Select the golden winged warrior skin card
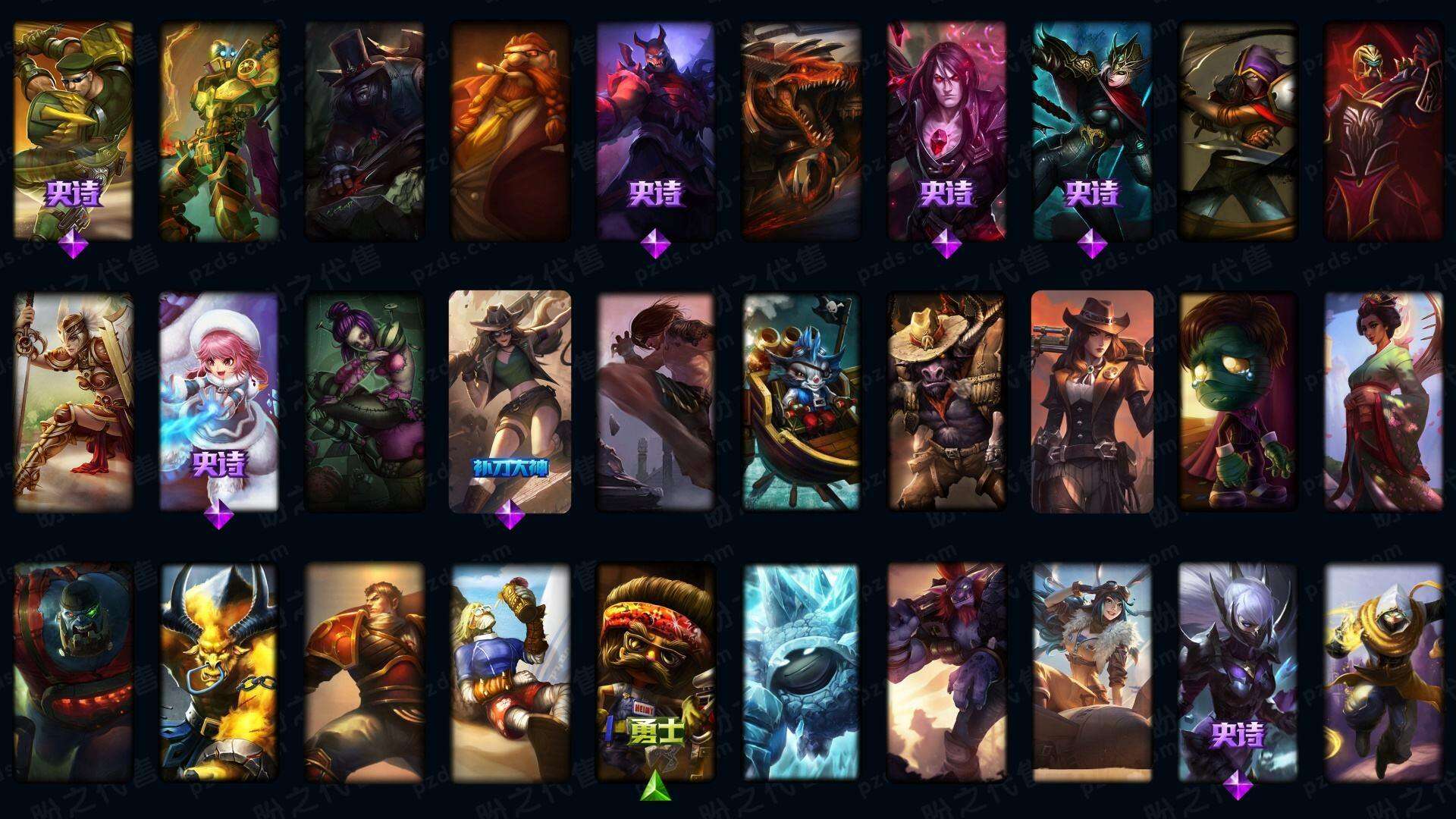 [x=73, y=402]
